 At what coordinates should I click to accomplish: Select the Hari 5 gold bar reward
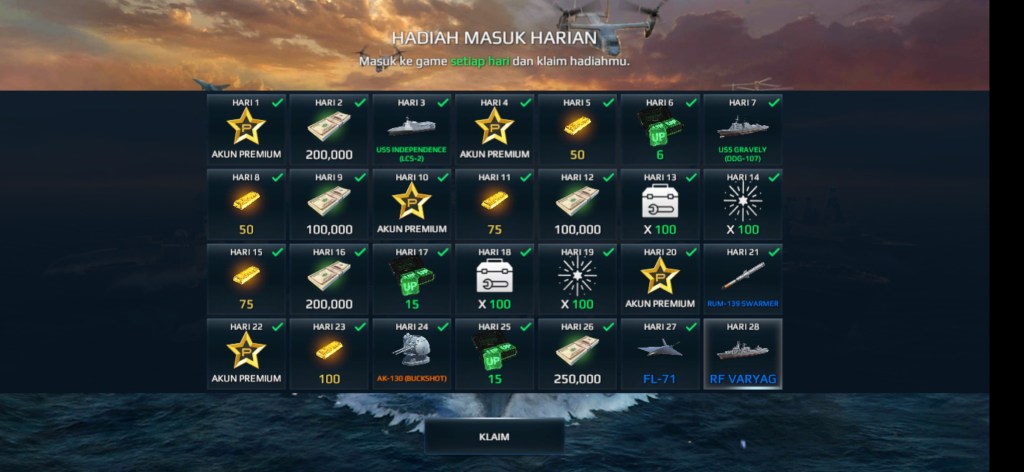pyautogui.click(x=577, y=131)
